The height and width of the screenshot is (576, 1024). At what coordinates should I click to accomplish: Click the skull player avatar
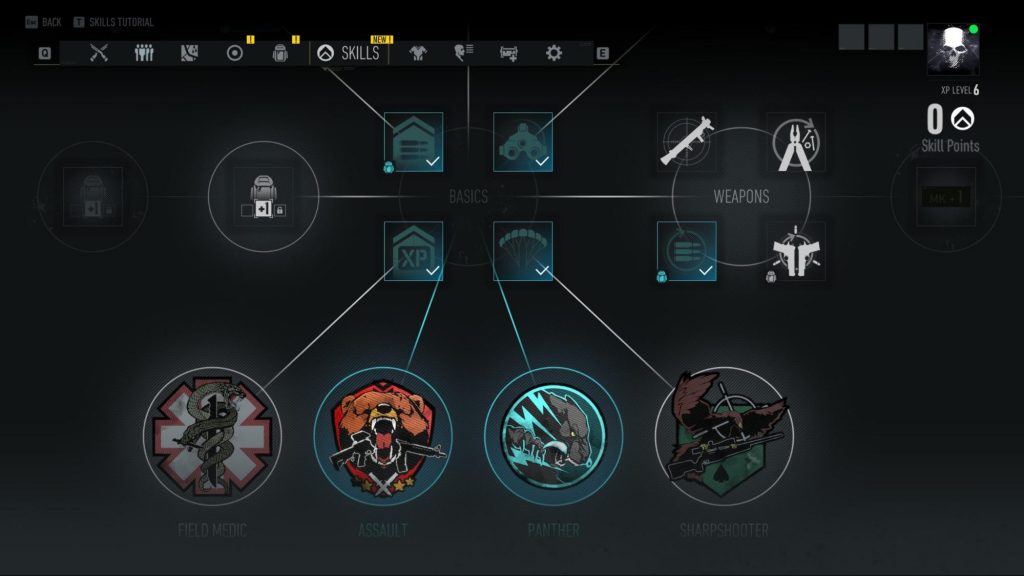point(952,51)
